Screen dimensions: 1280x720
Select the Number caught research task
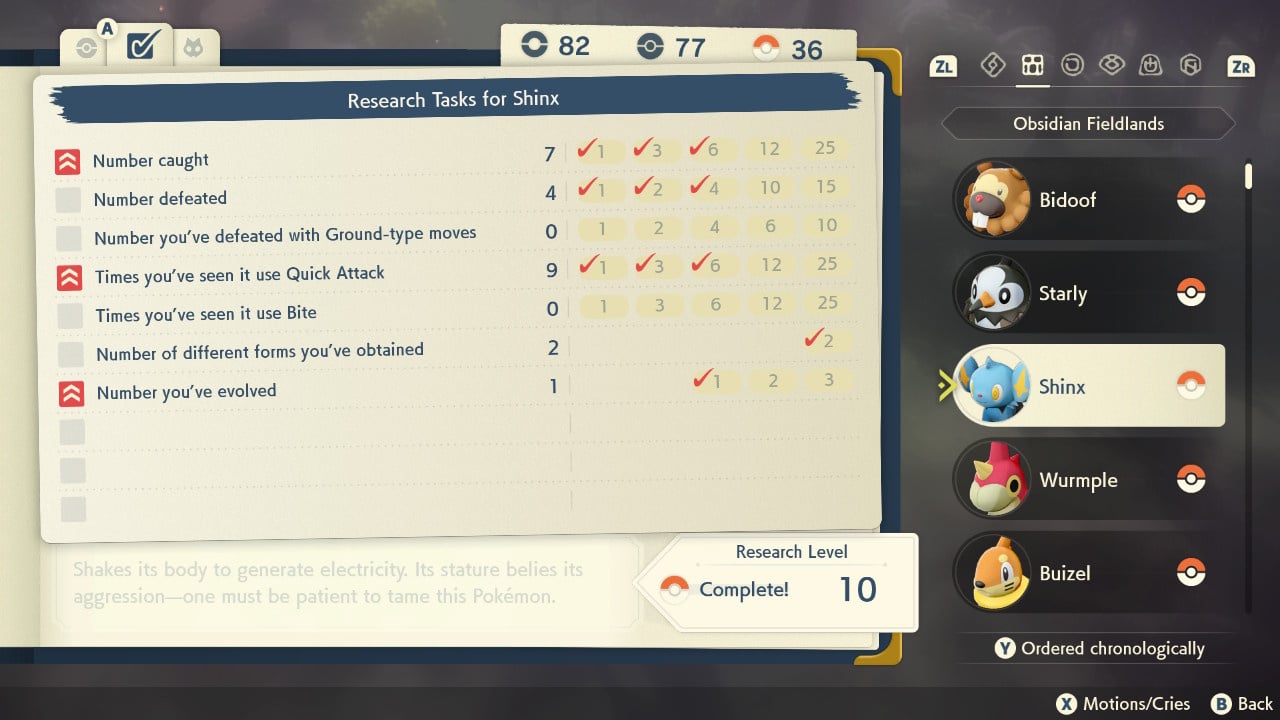click(x=152, y=160)
